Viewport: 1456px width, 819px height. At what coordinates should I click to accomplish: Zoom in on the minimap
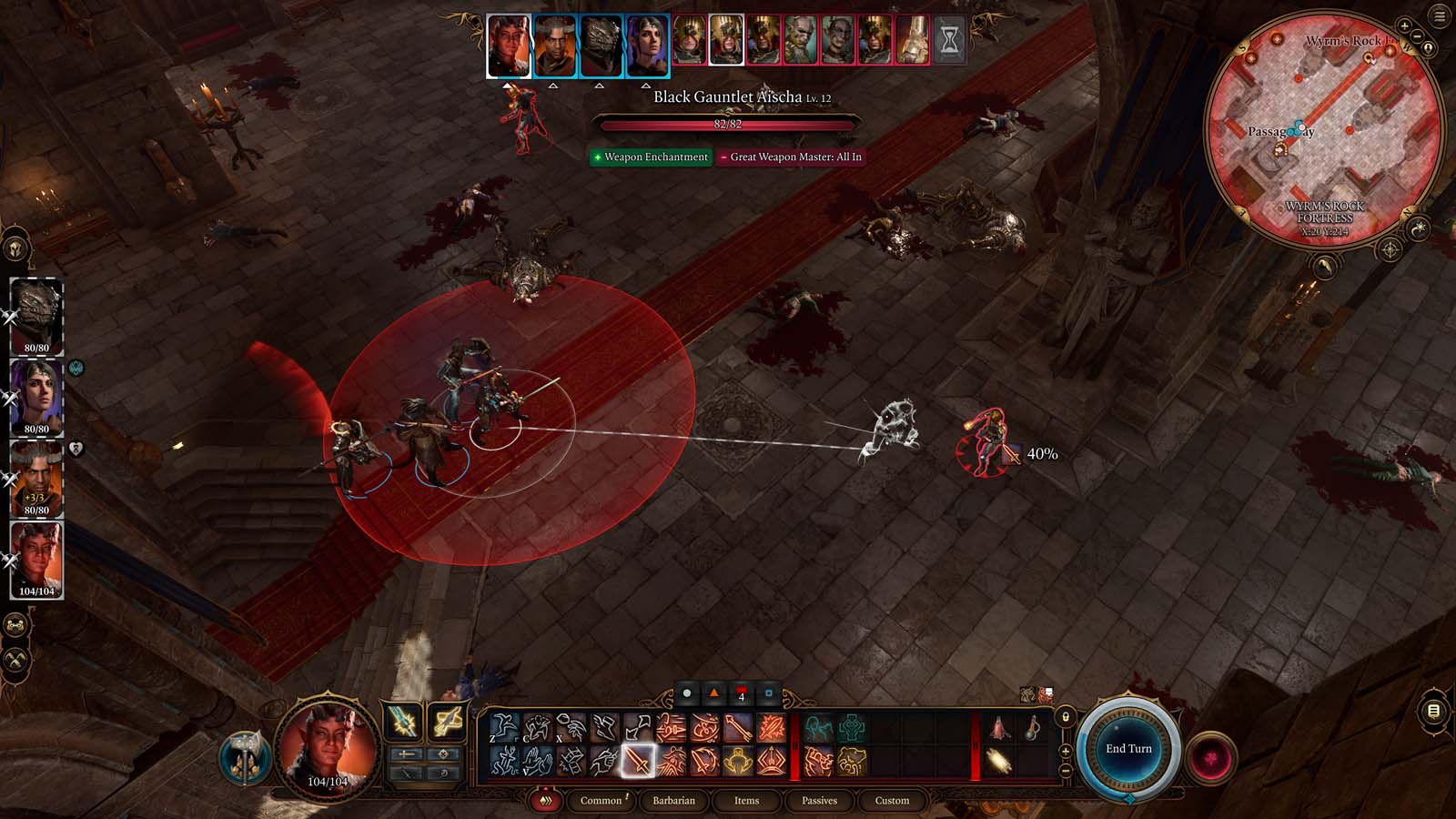(x=1404, y=25)
